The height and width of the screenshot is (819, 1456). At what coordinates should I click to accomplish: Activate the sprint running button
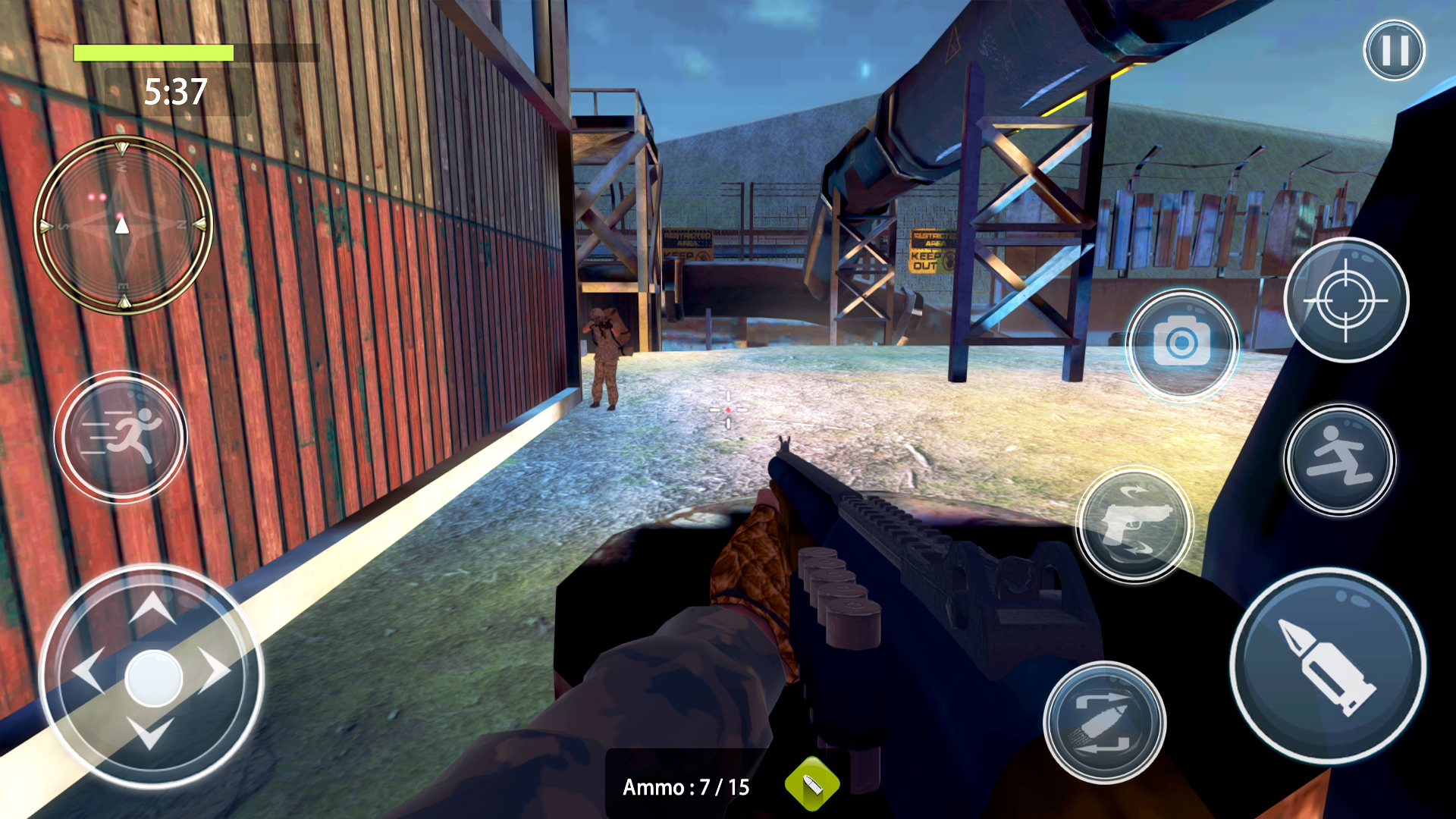point(121,437)
